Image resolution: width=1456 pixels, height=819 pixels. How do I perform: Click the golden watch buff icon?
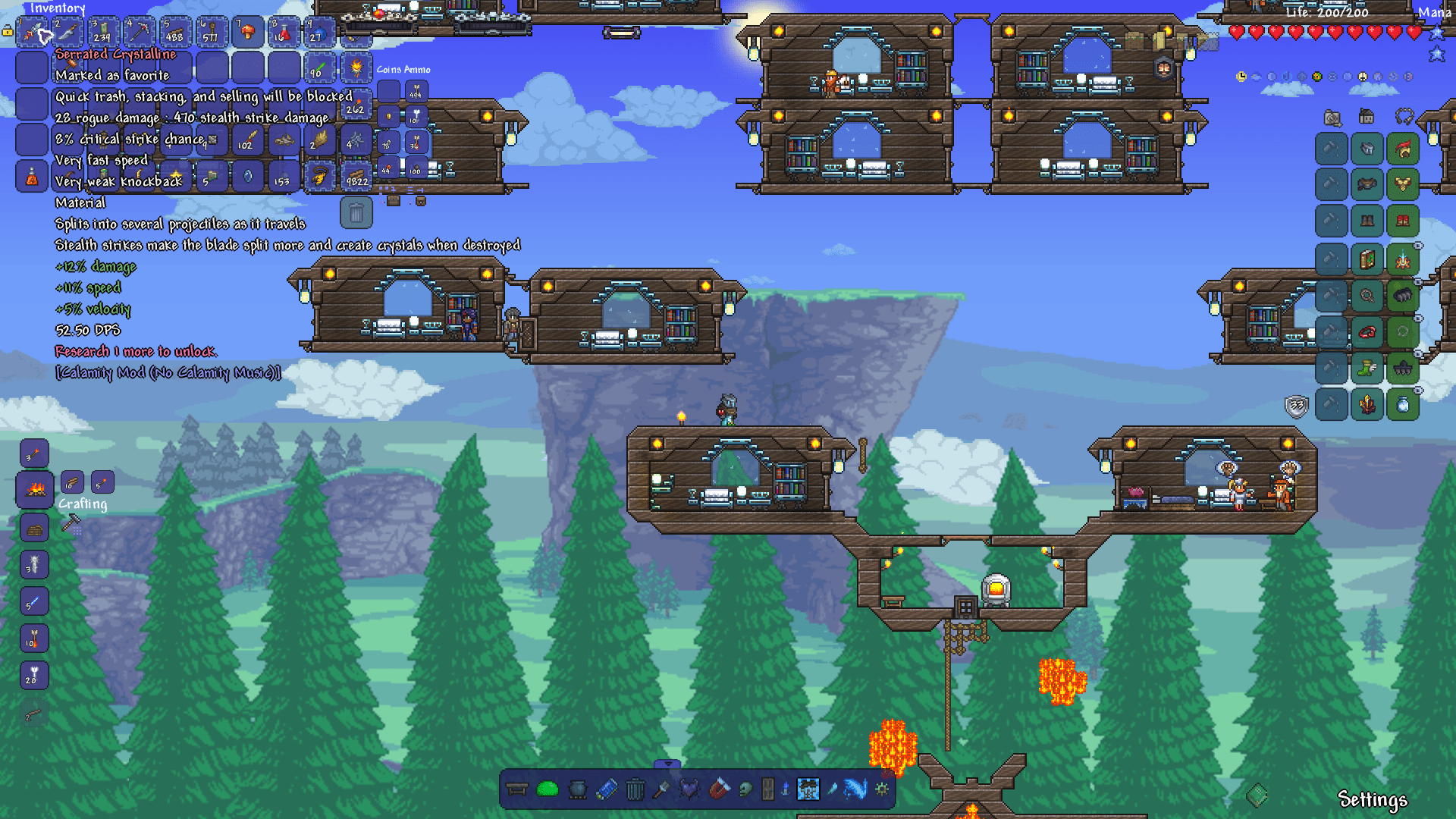click(x=1241, y=76)
